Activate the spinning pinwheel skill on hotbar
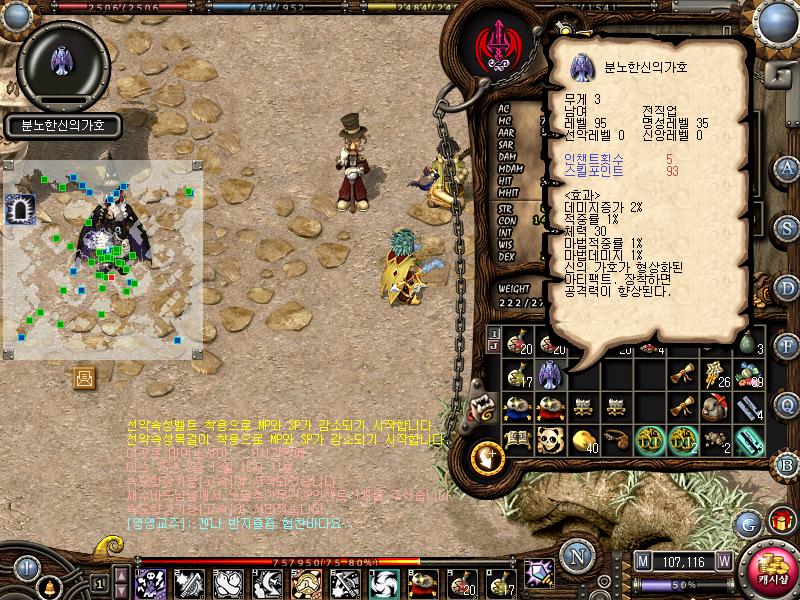800x600 pixels. [383, 582]
